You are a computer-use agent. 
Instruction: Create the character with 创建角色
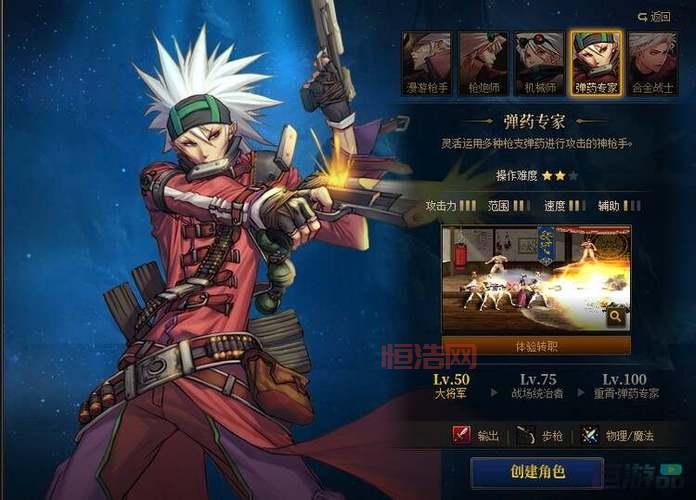tap(537, 472)
